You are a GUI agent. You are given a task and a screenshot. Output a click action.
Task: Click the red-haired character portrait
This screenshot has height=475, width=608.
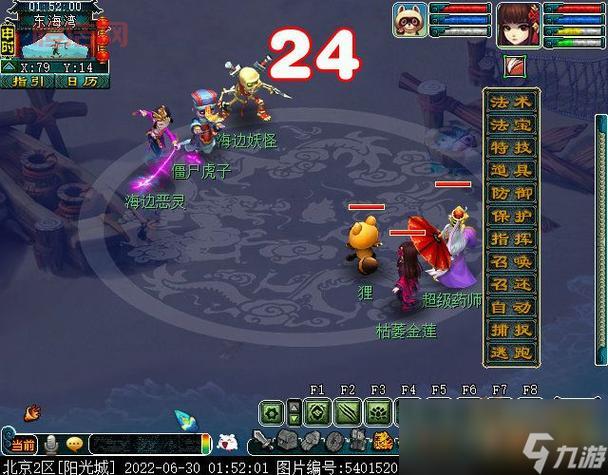(x=518, y=23)
